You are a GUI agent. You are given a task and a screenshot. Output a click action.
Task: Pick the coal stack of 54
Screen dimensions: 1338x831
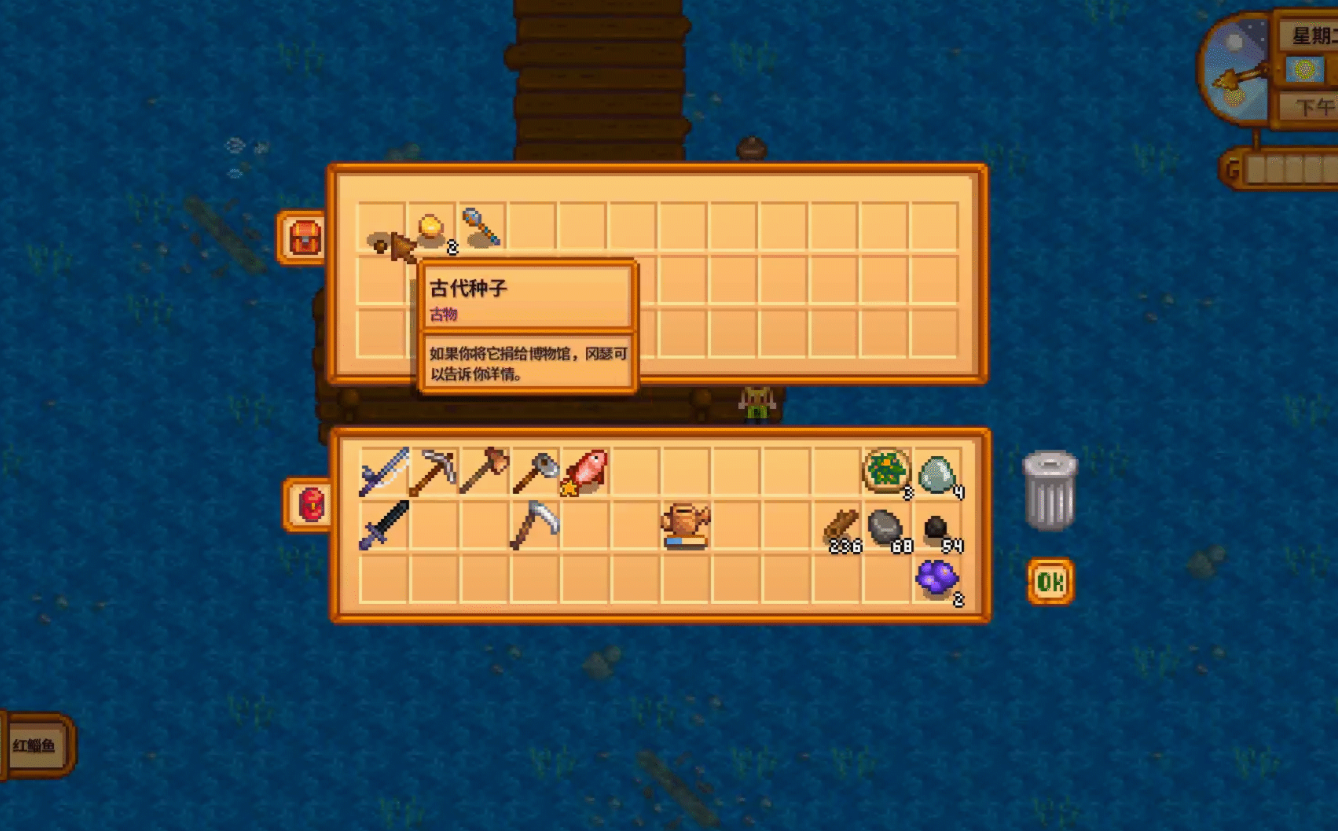click(937, 527)
